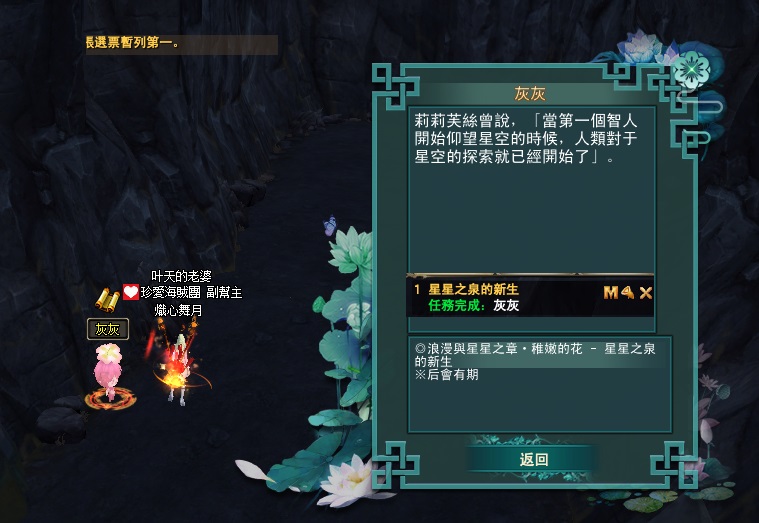Choose the 浪漫與星星之章 quest dialogue entry
The width and height of the screenshot is (759, 523).
pyautogui.click(x=530, y=353)
